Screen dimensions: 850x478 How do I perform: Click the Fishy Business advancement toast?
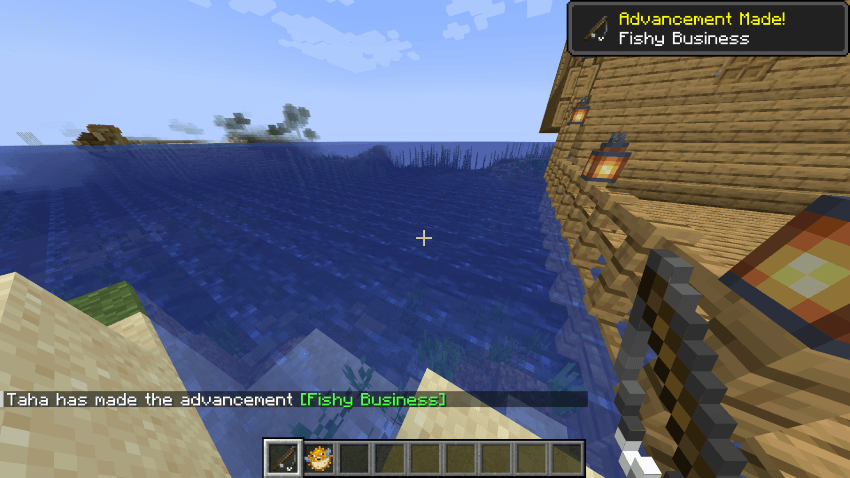[x=707, y=28]
